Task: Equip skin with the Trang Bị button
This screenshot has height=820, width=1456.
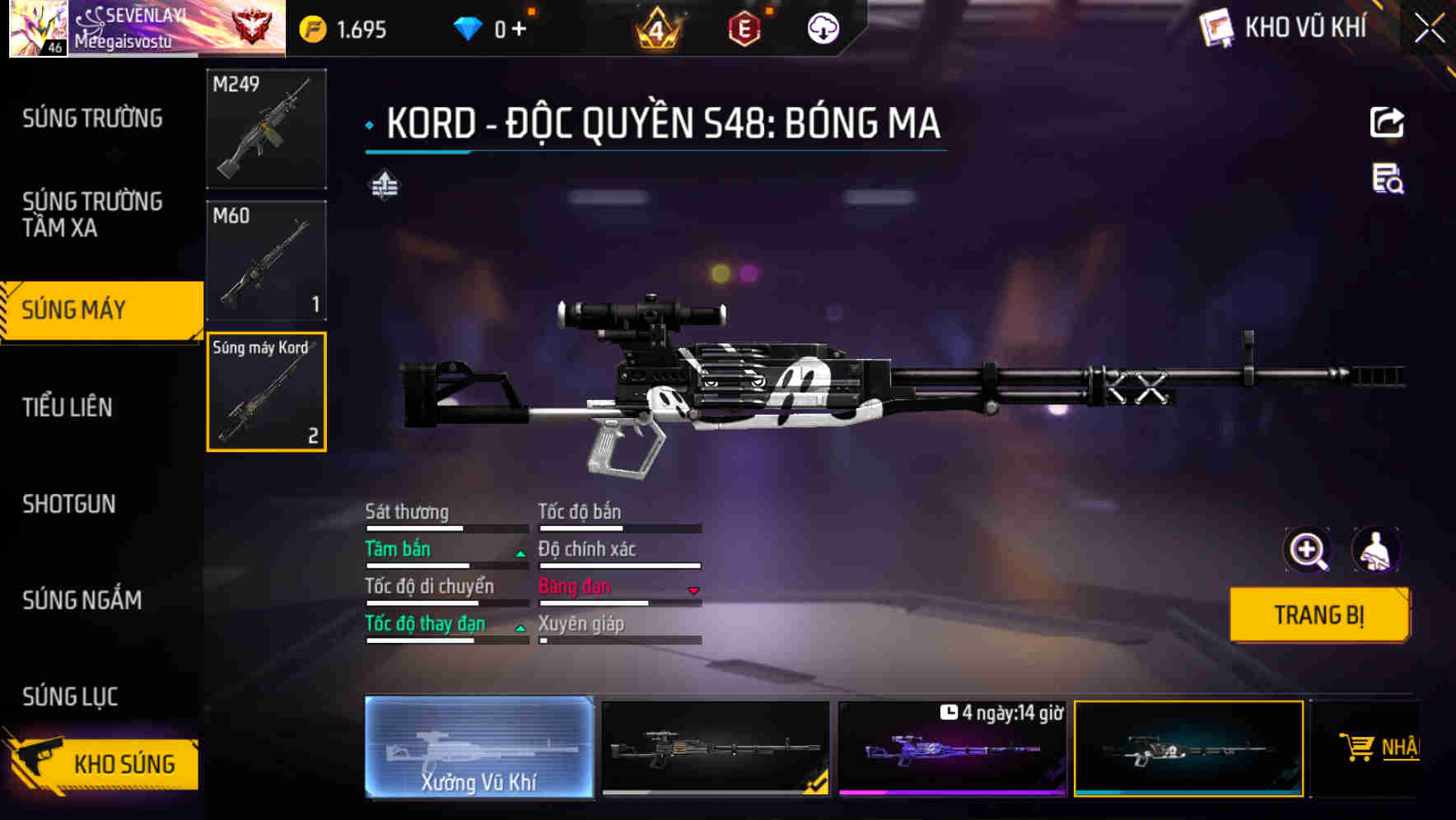Action: [x=1318, y=614]
